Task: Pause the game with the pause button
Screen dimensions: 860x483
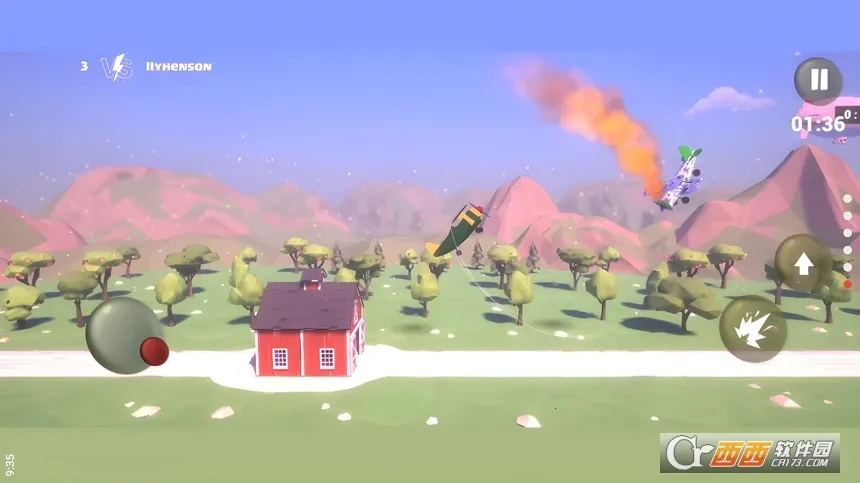Action: click(x=818, y=80)
